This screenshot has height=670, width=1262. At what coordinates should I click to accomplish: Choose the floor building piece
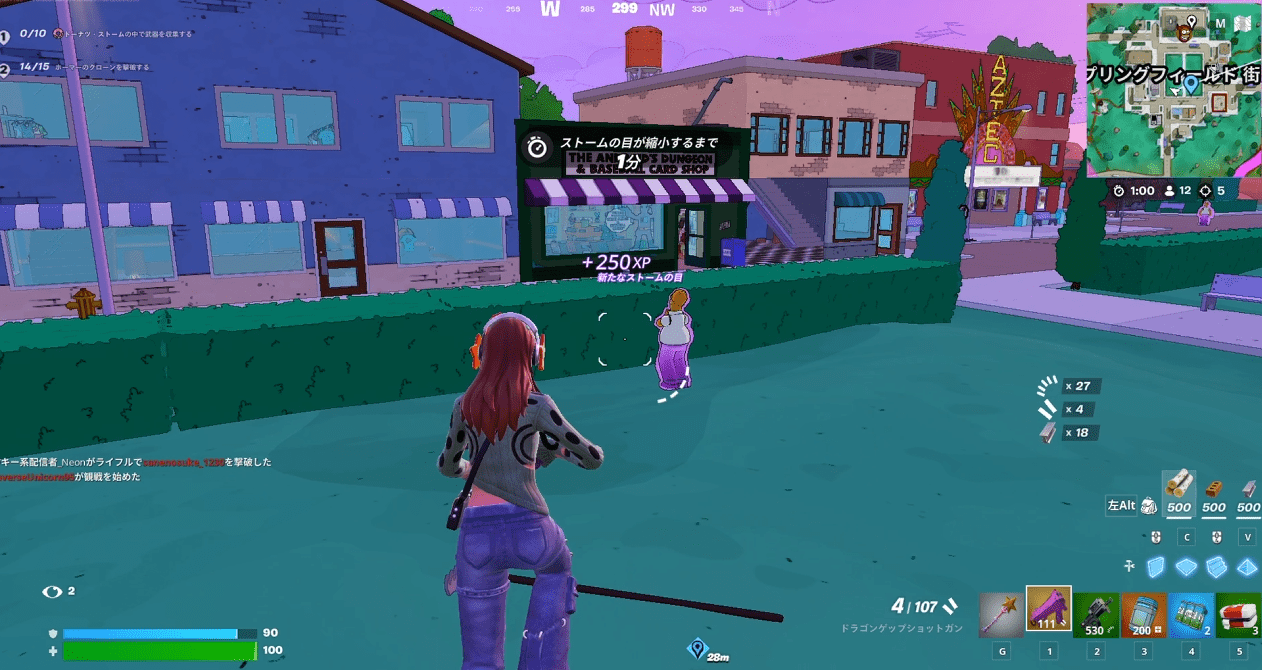[x=1187, y=567]
